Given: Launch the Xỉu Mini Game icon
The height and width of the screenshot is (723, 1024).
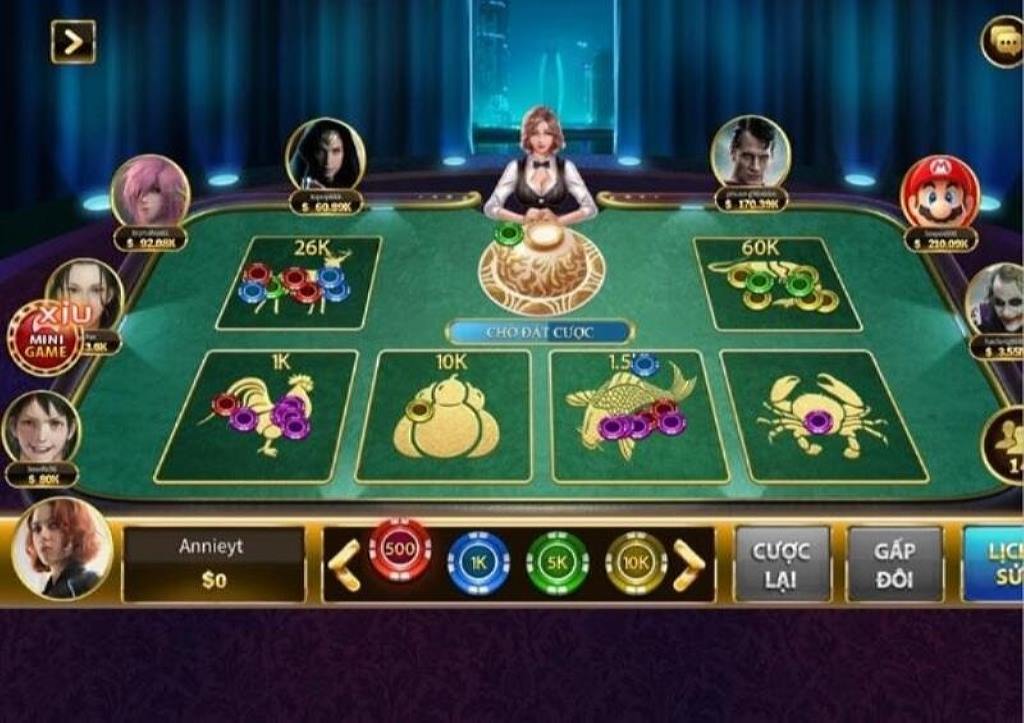Looking at the screenshot, I should [45, 338].
